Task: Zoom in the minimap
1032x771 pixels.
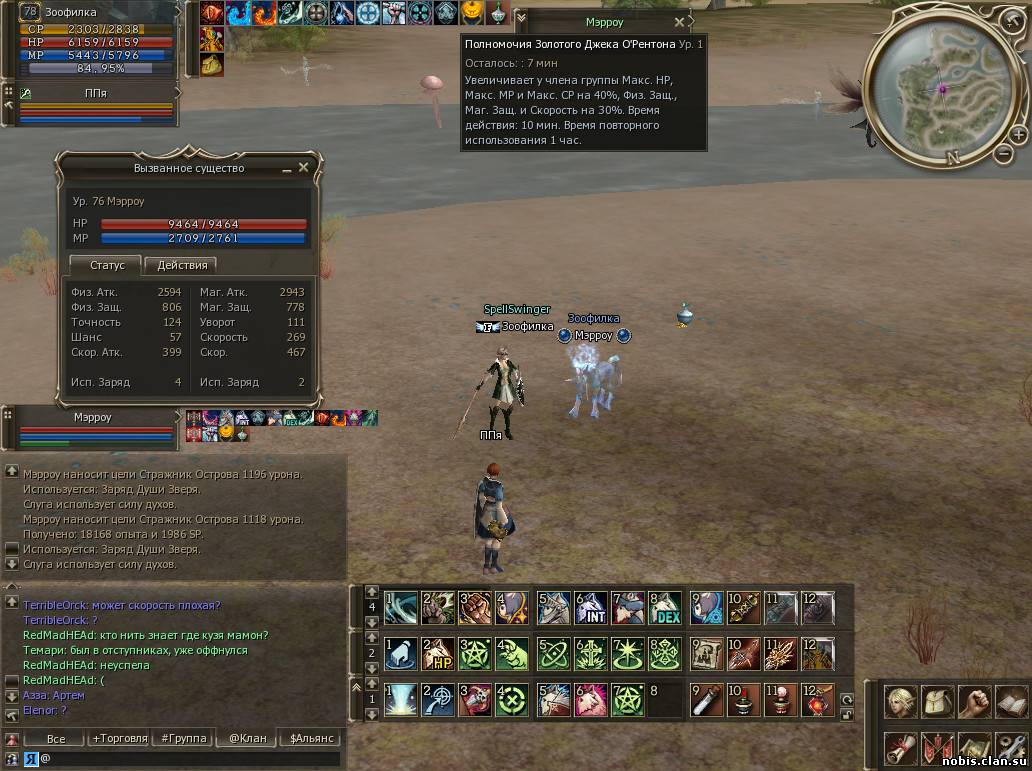Action: point(1018,134)
